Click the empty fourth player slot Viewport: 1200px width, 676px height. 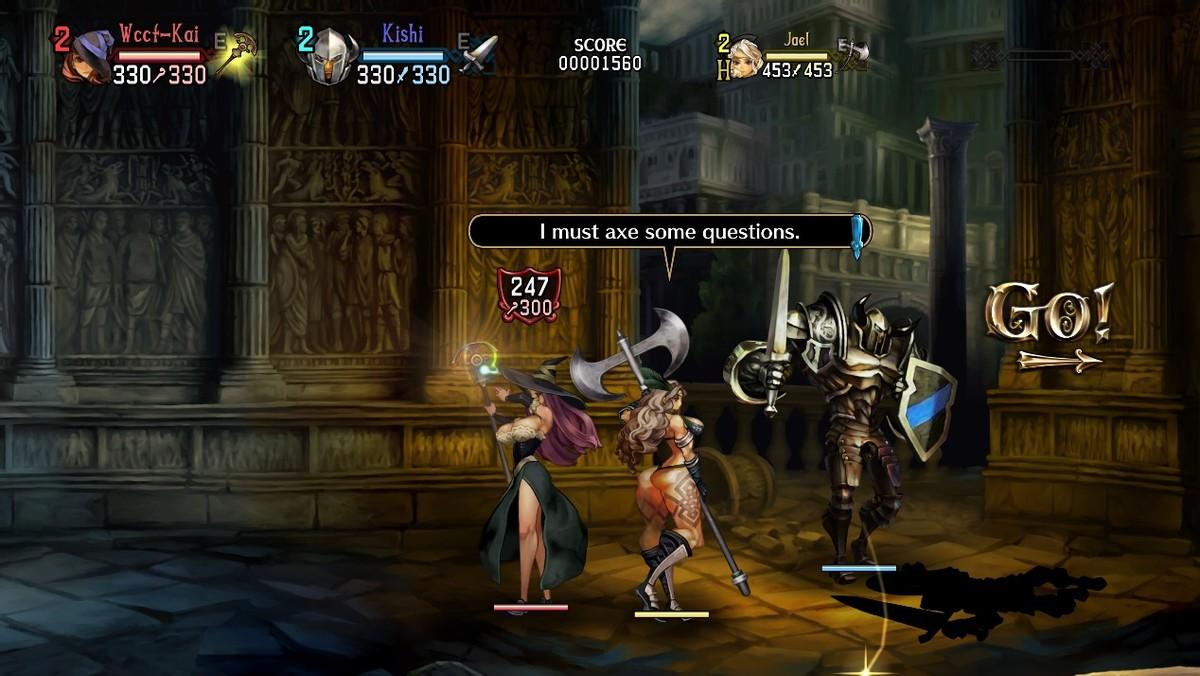[x=1040, y=55]
